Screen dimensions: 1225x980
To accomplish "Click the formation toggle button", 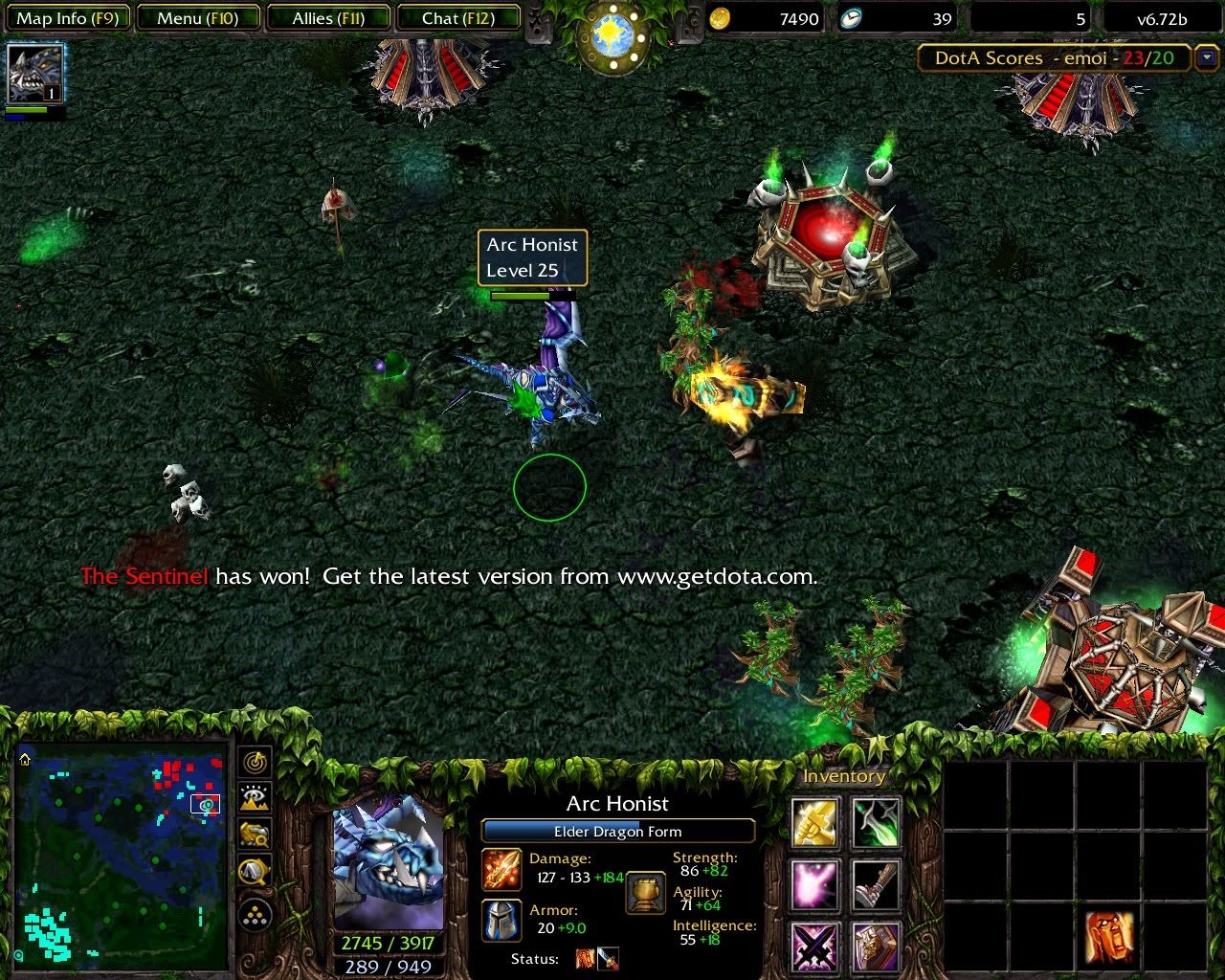I will pos(255,916).
